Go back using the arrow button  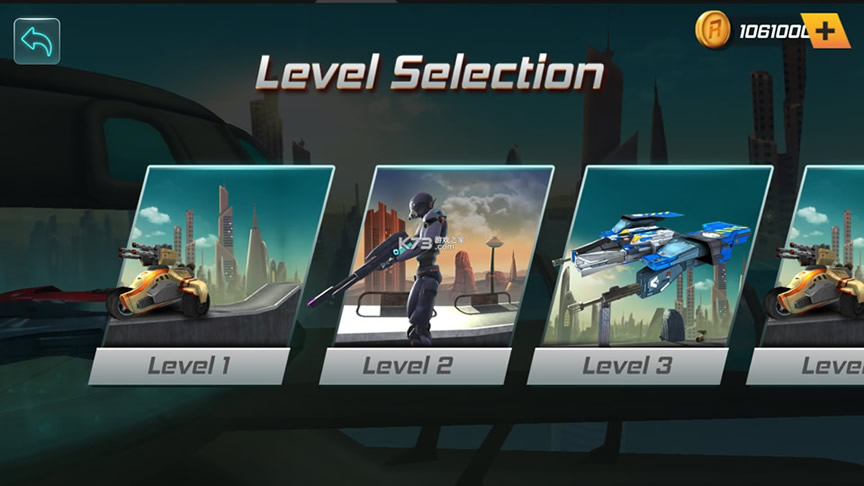coord(37,41)
